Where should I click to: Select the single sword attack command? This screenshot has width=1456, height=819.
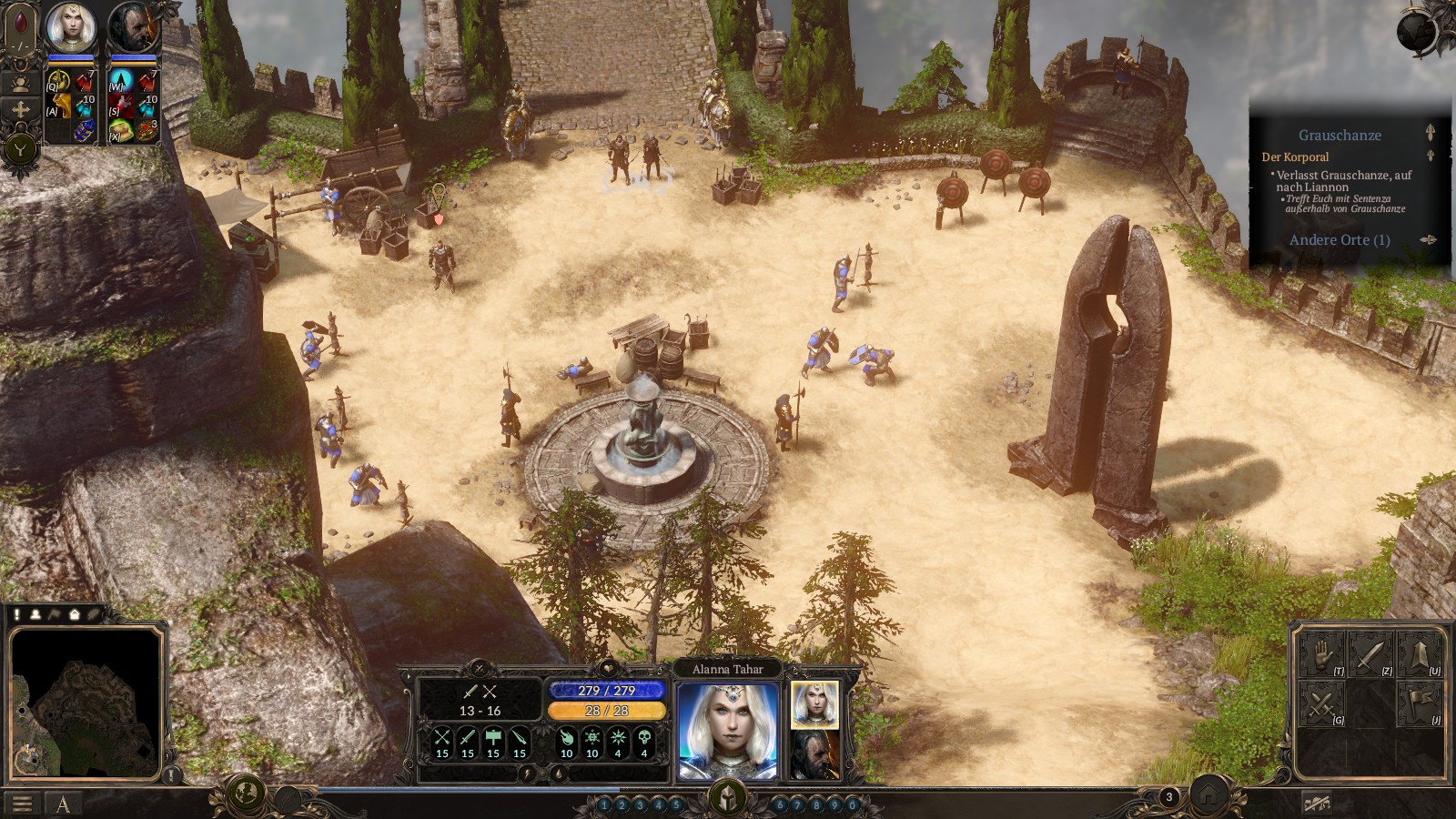click(1370, 654)
